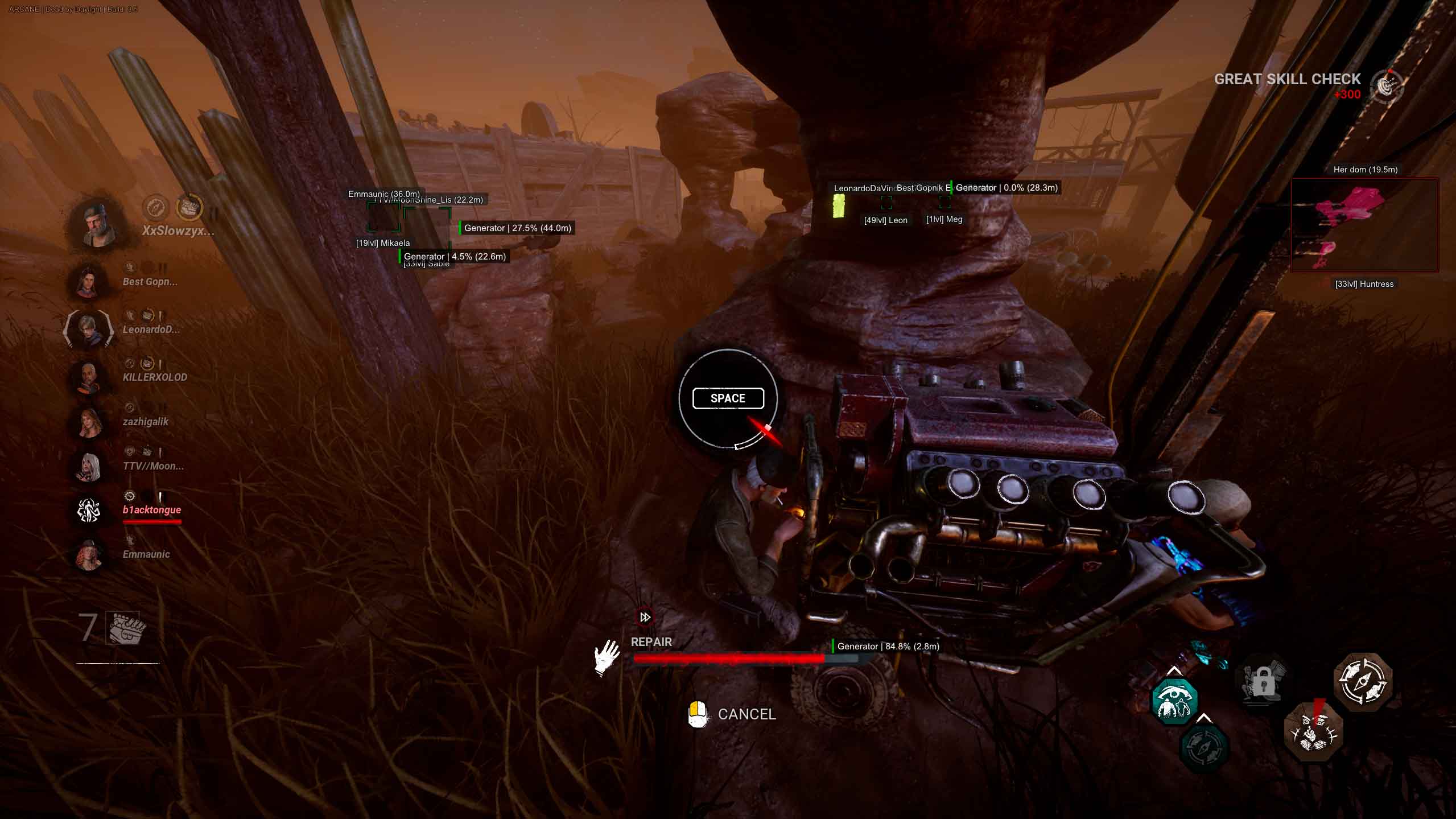The width and height of the screenshot is (1456, 819).
Task: Click the fast-forward arrows status icon above Repair
Action: [x=645, y=617]
